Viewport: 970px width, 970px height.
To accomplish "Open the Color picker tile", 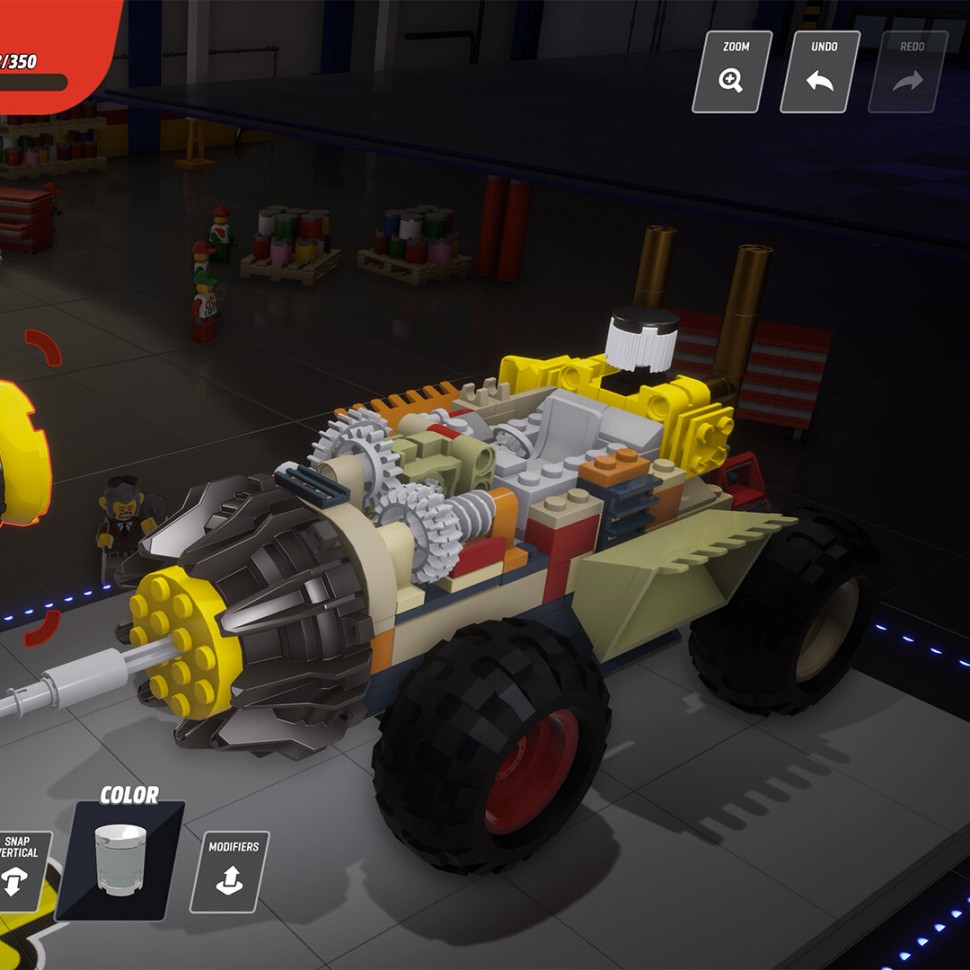I will (x=120, y=860).
